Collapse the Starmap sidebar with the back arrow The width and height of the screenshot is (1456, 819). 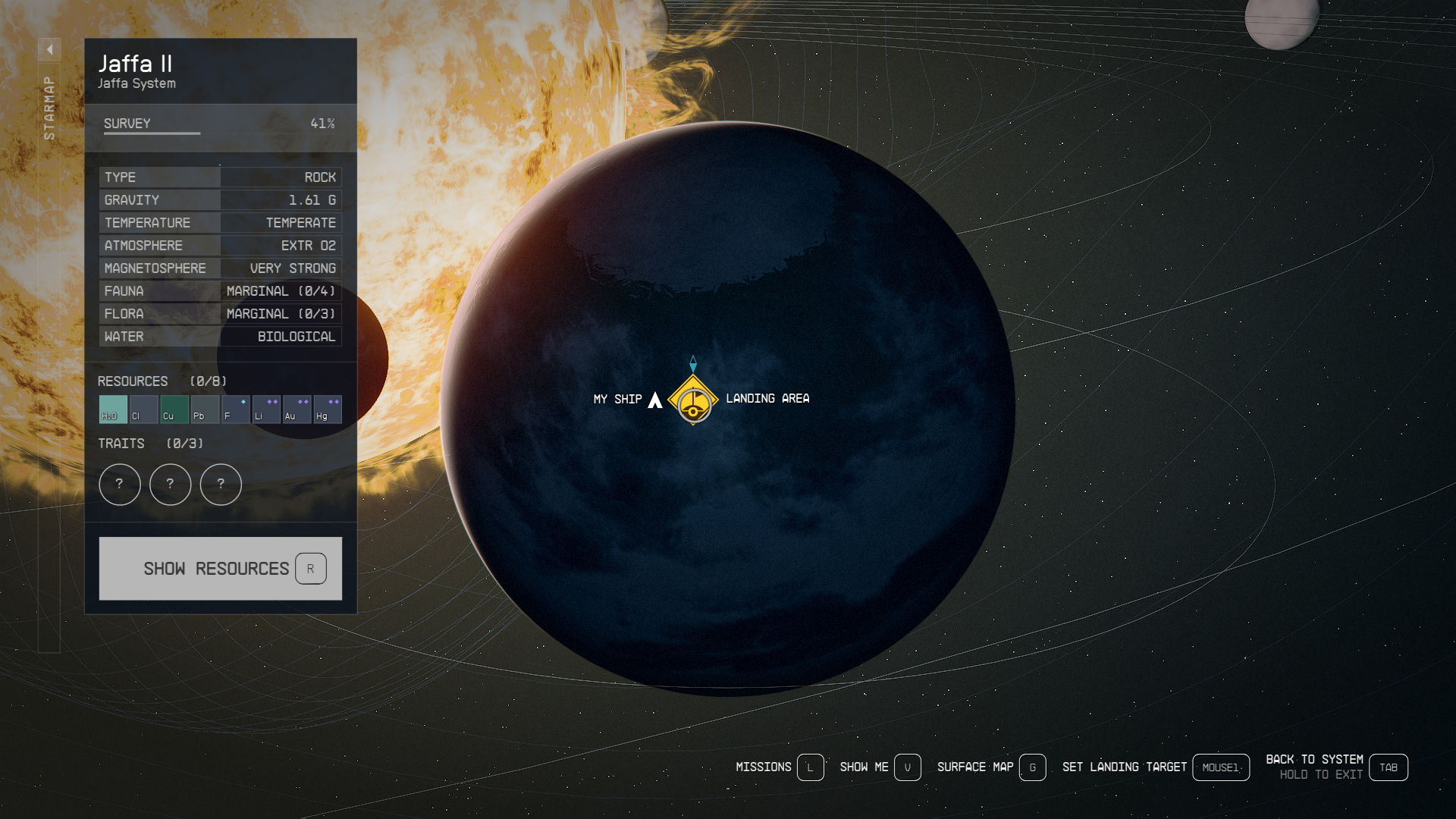point(49,49)
